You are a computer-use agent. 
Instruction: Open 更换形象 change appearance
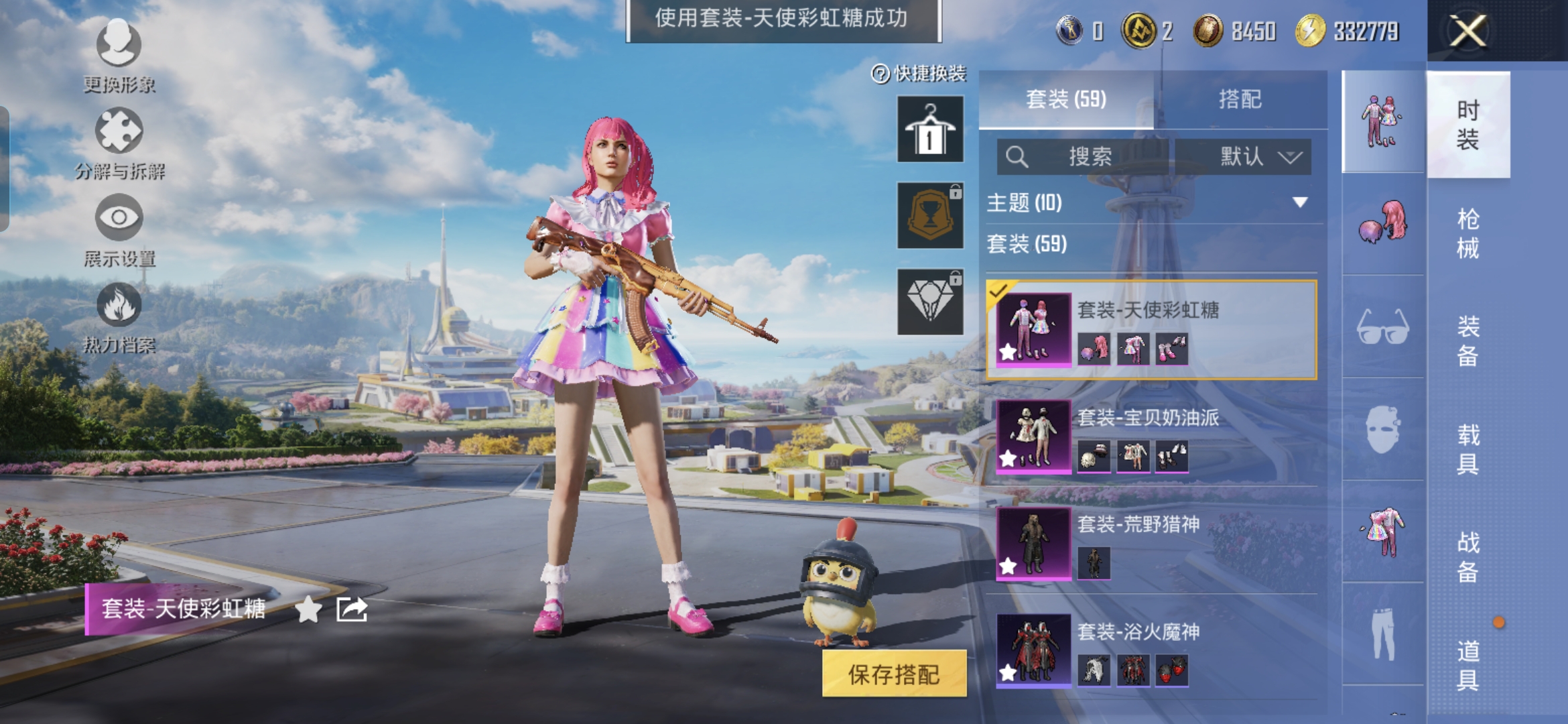[x=119, y=55]
